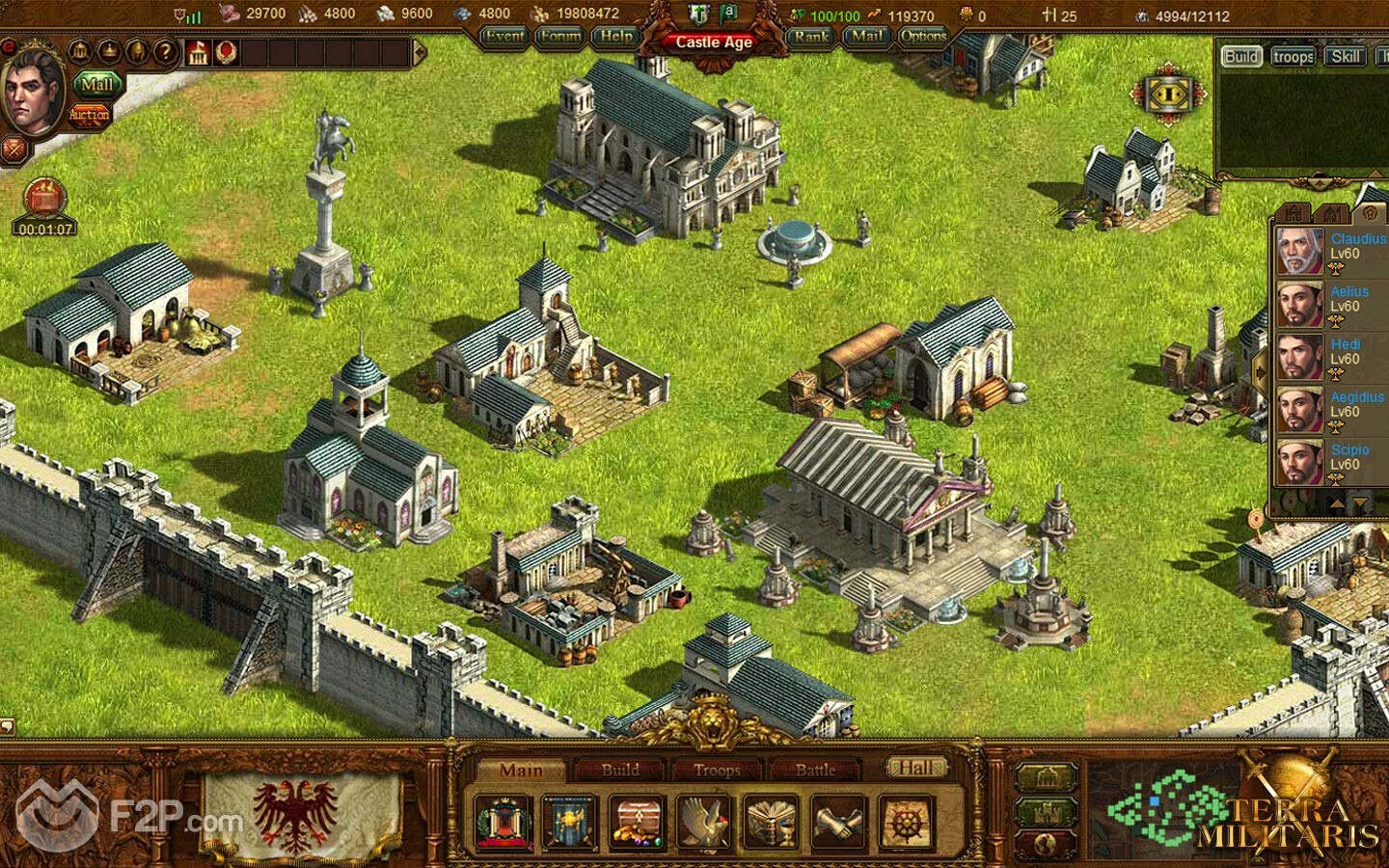The image size is (1389, 868).
Task: Switch to the Troops tab in bottom panel
Action: pos(717,770)
